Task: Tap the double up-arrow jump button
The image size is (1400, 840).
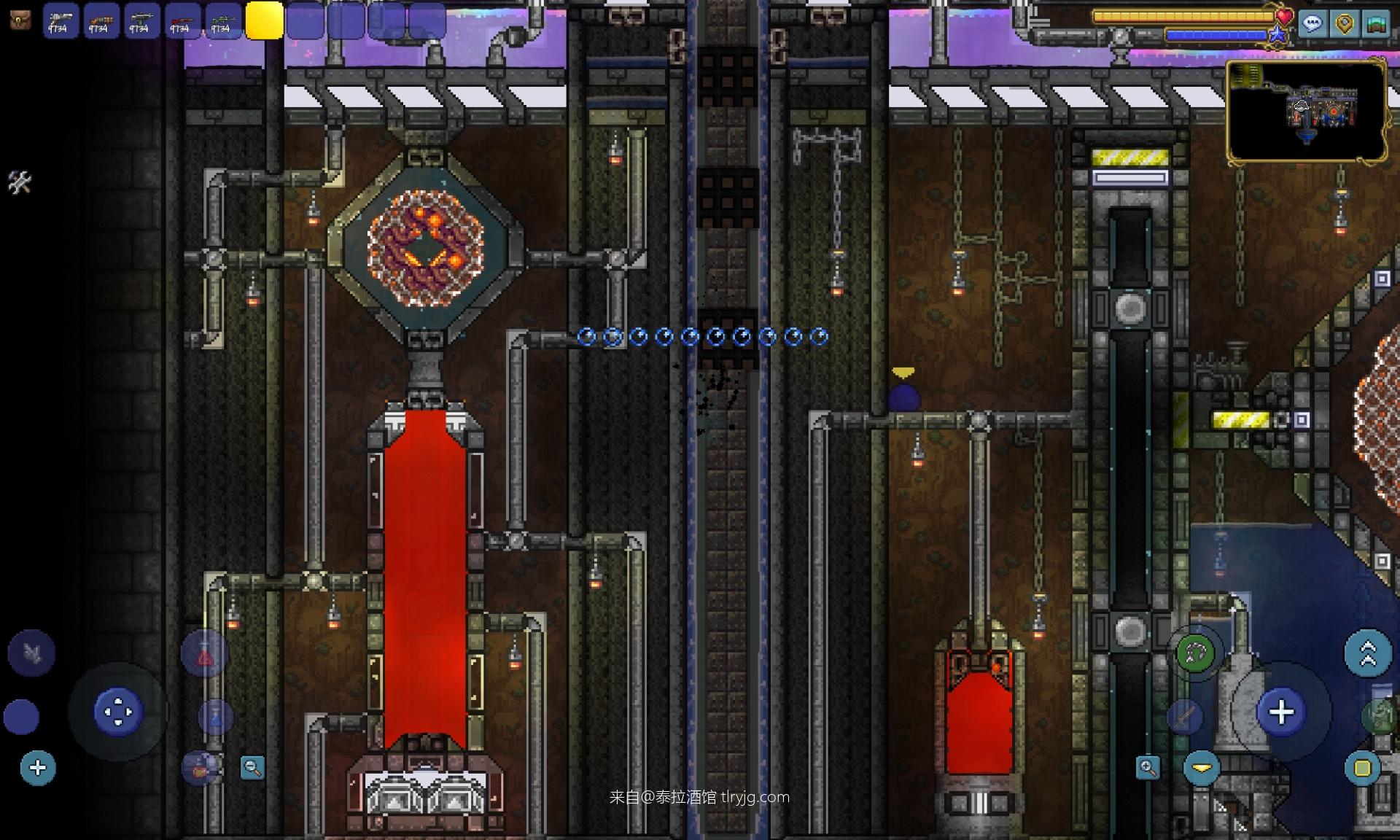Action: (1367, 653)
